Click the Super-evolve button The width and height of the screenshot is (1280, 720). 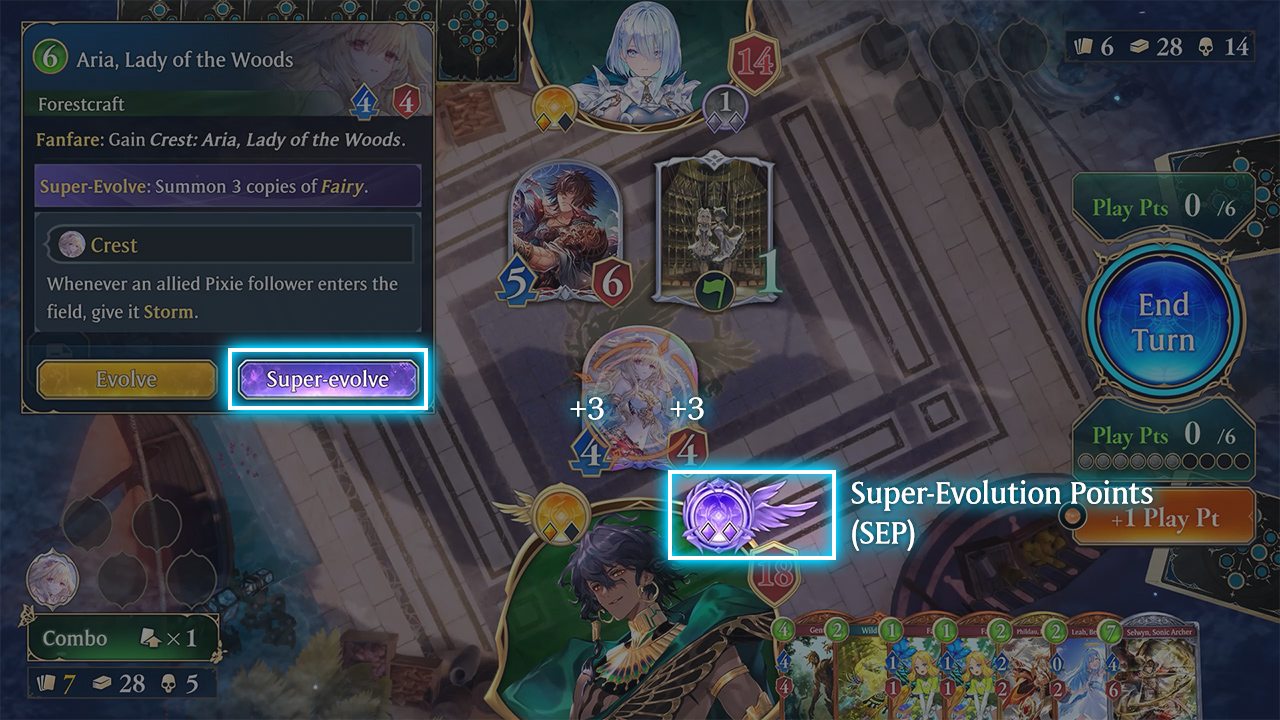[x=328, y=379]
